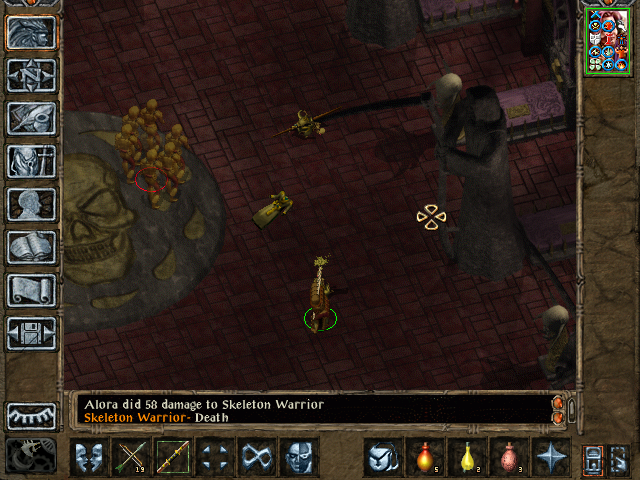Open special abilities star button
Viewport: 640px width, 480px height.
click(x=552, y=458)
